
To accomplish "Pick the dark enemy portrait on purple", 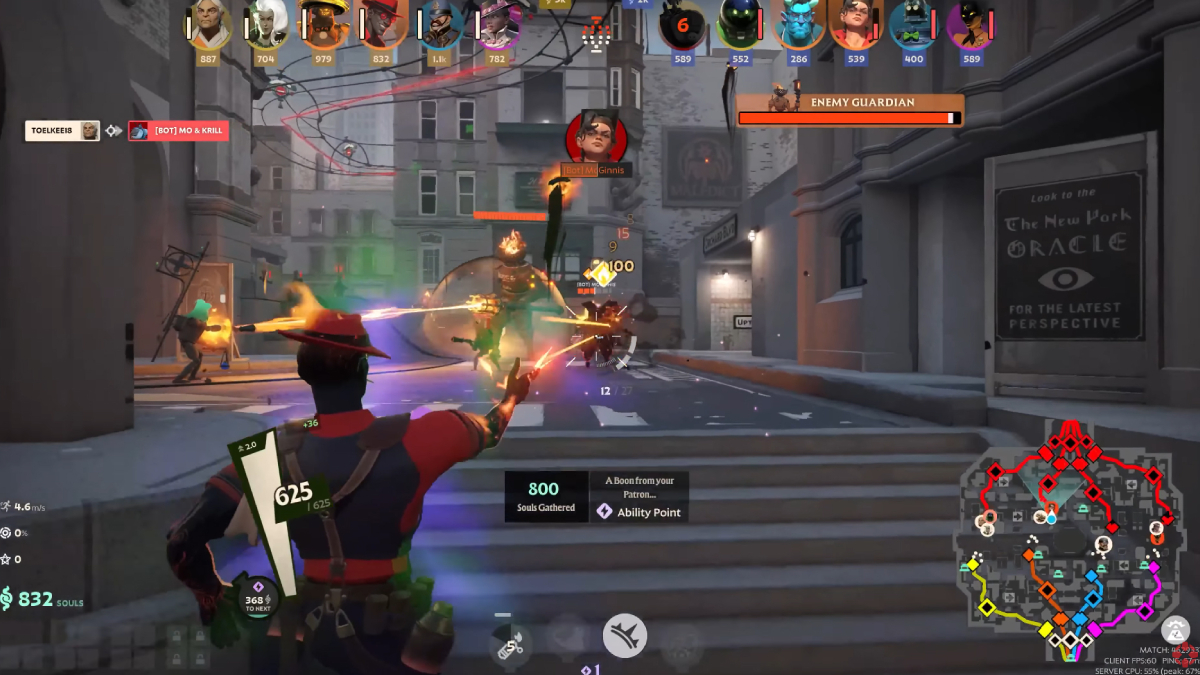I will (971, 26).
